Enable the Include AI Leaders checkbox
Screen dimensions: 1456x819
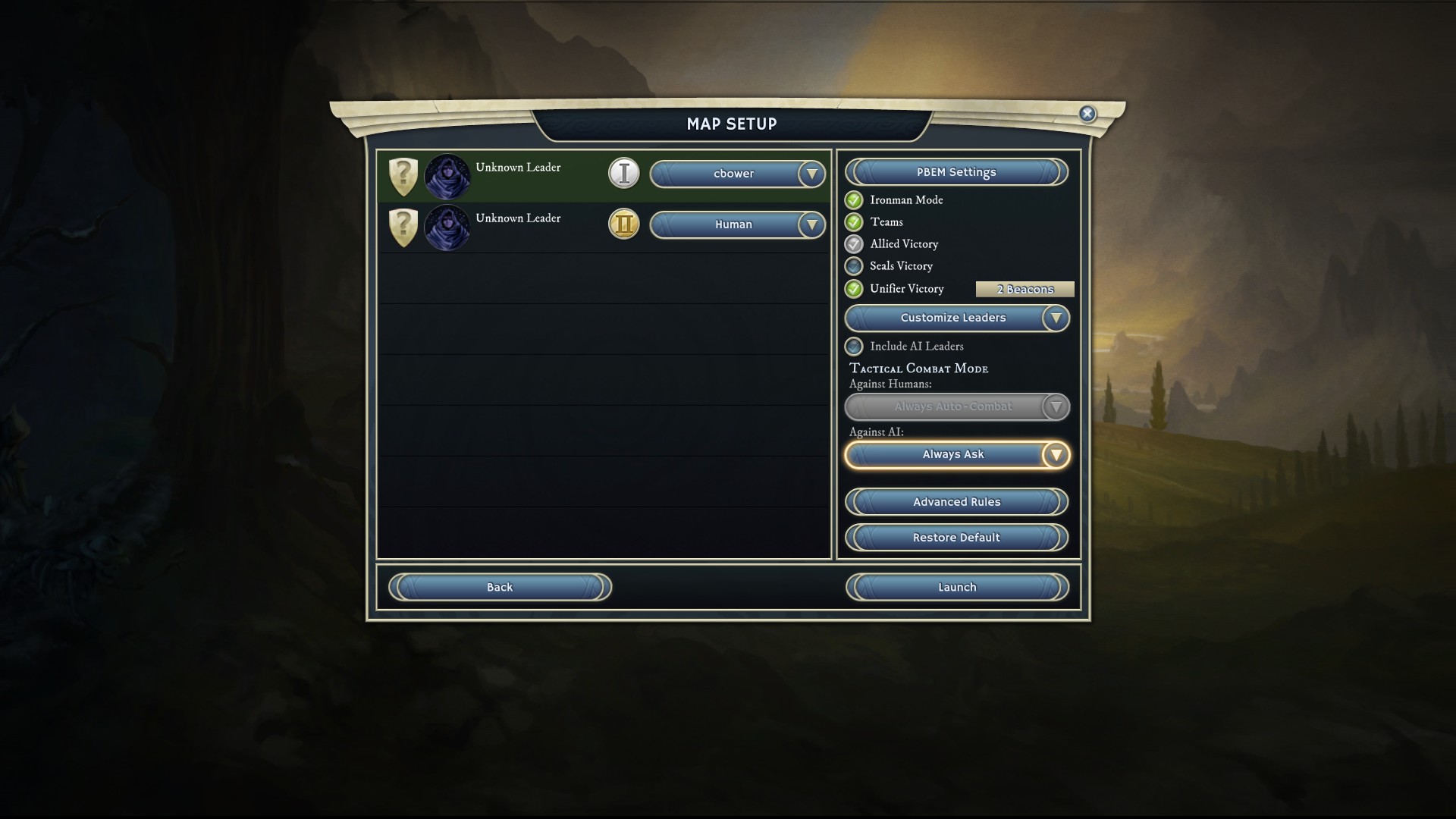point(854,347)
